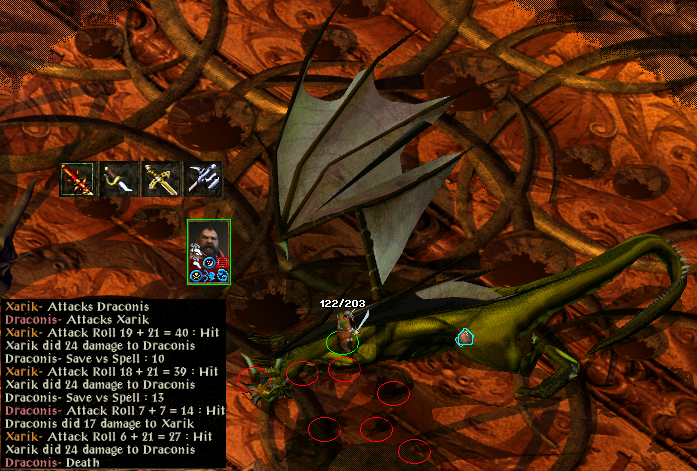Select the red flaming sword weapon slot

[77, 178]
